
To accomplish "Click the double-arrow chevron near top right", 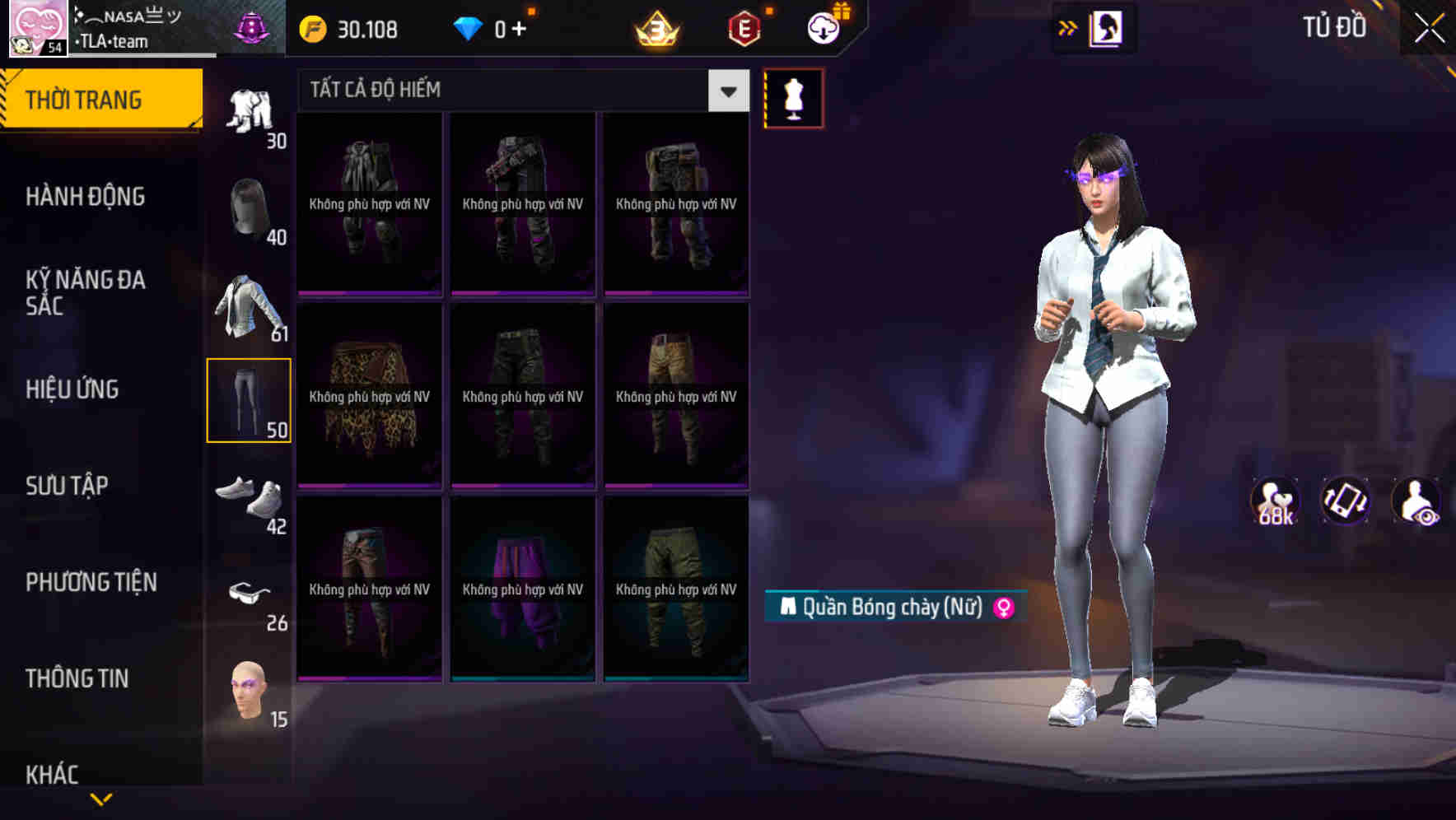I will point(1068,26).
